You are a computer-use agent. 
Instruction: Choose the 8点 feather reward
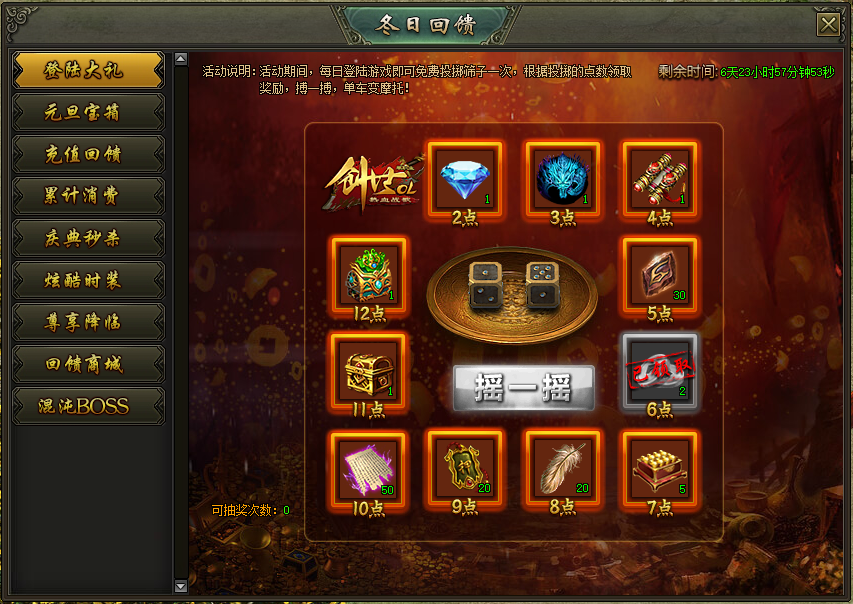[x=561, y=467]
